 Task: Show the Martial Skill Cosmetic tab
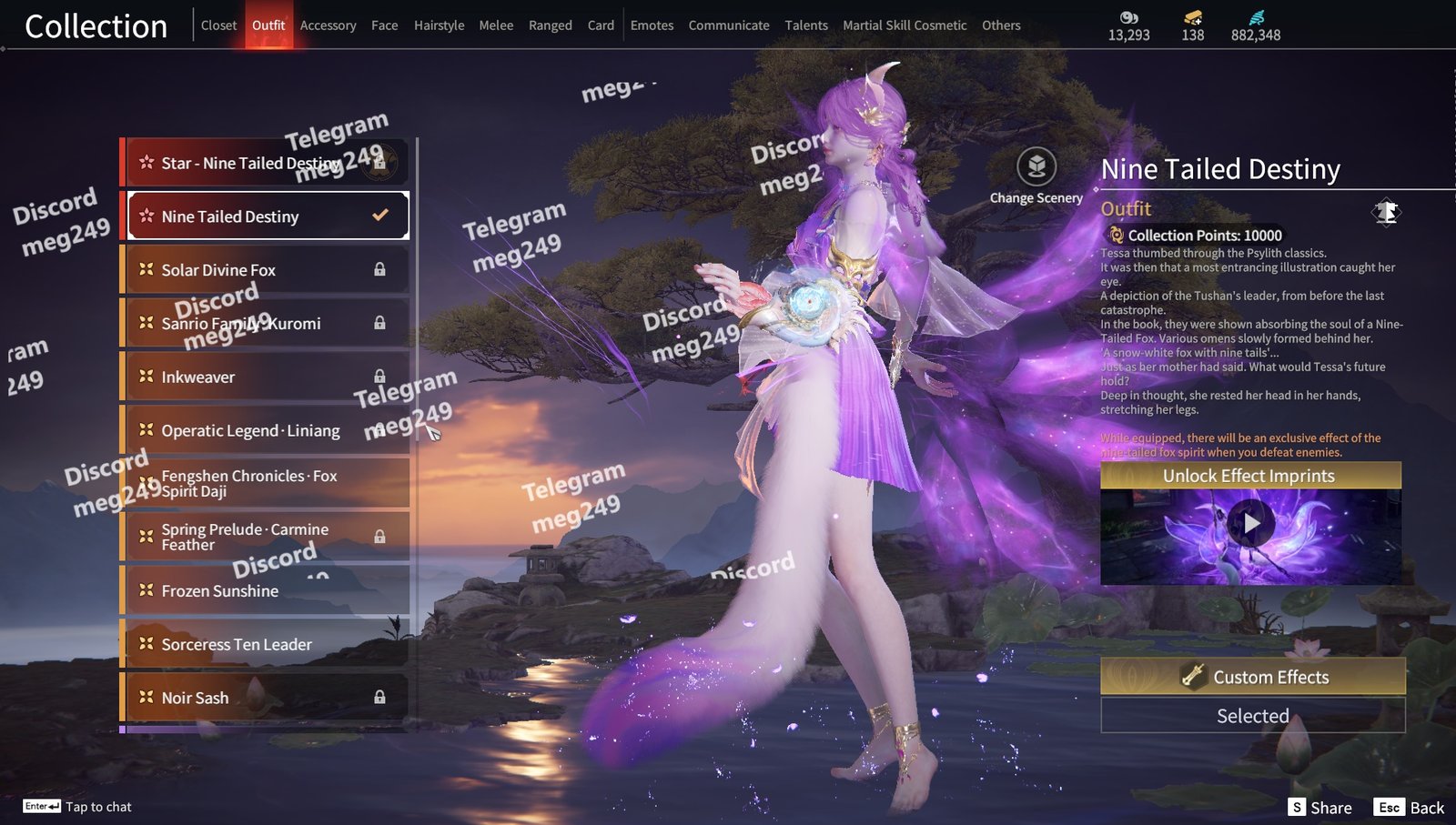click(x=905, y=25)
